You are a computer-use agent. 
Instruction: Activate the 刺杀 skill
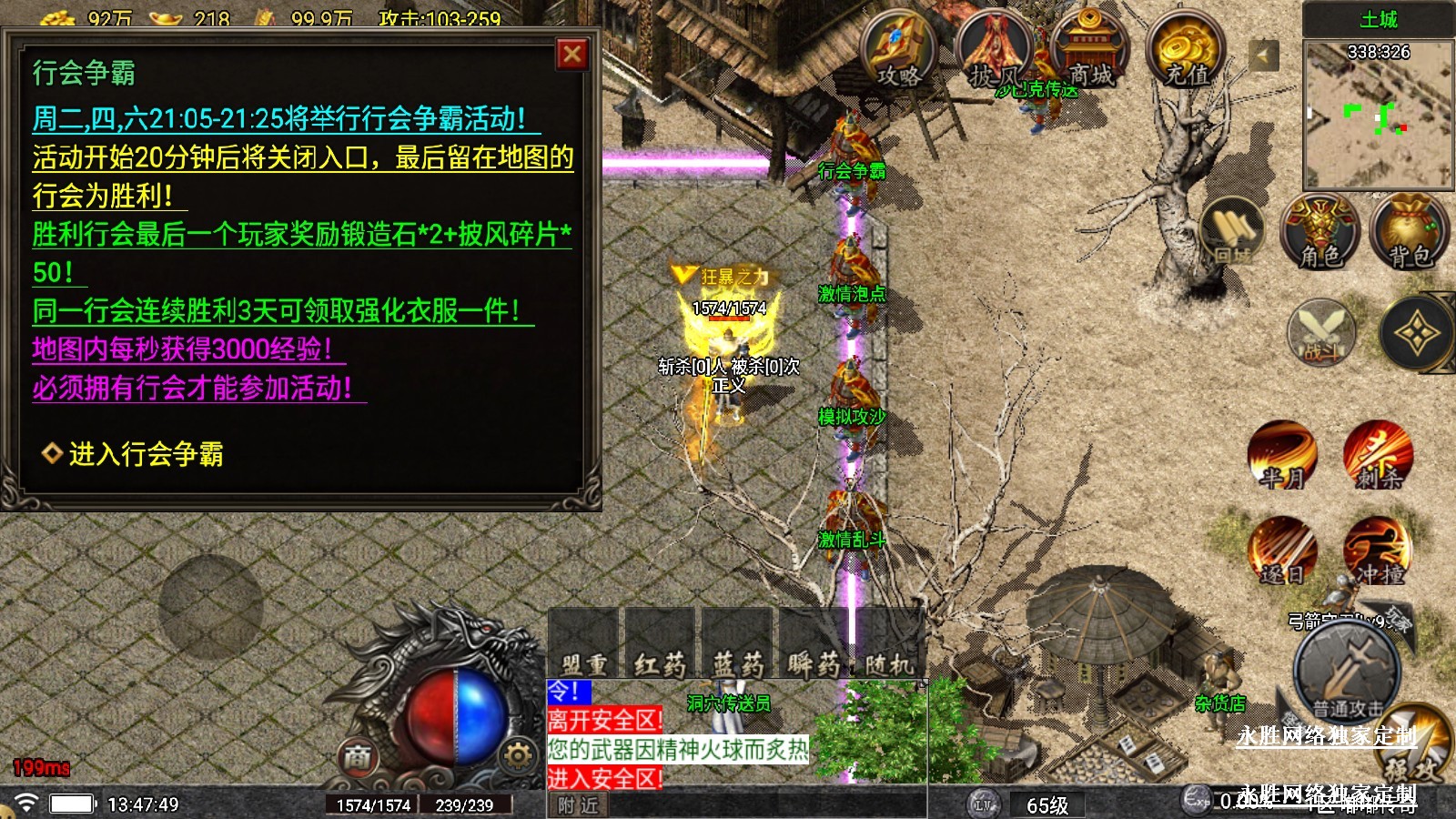[x=1378, y=455]
